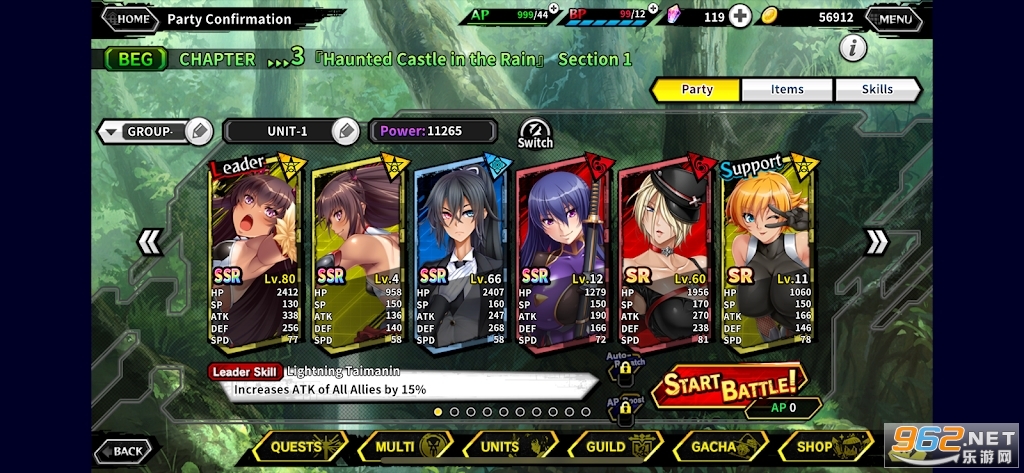
Task: Go to the HOME screen
Action: (x=129, y=18)
